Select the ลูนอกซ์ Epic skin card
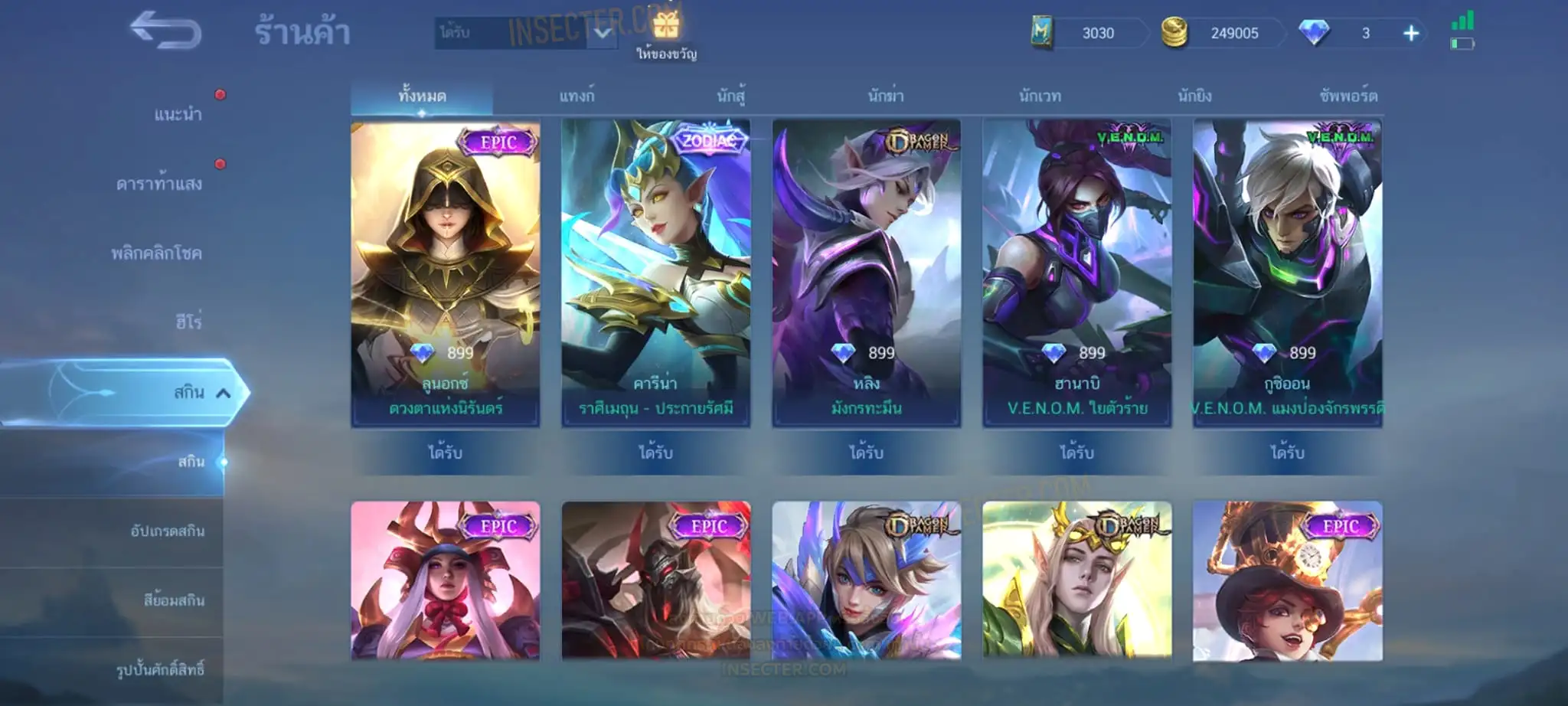 (x=446, y=272)
